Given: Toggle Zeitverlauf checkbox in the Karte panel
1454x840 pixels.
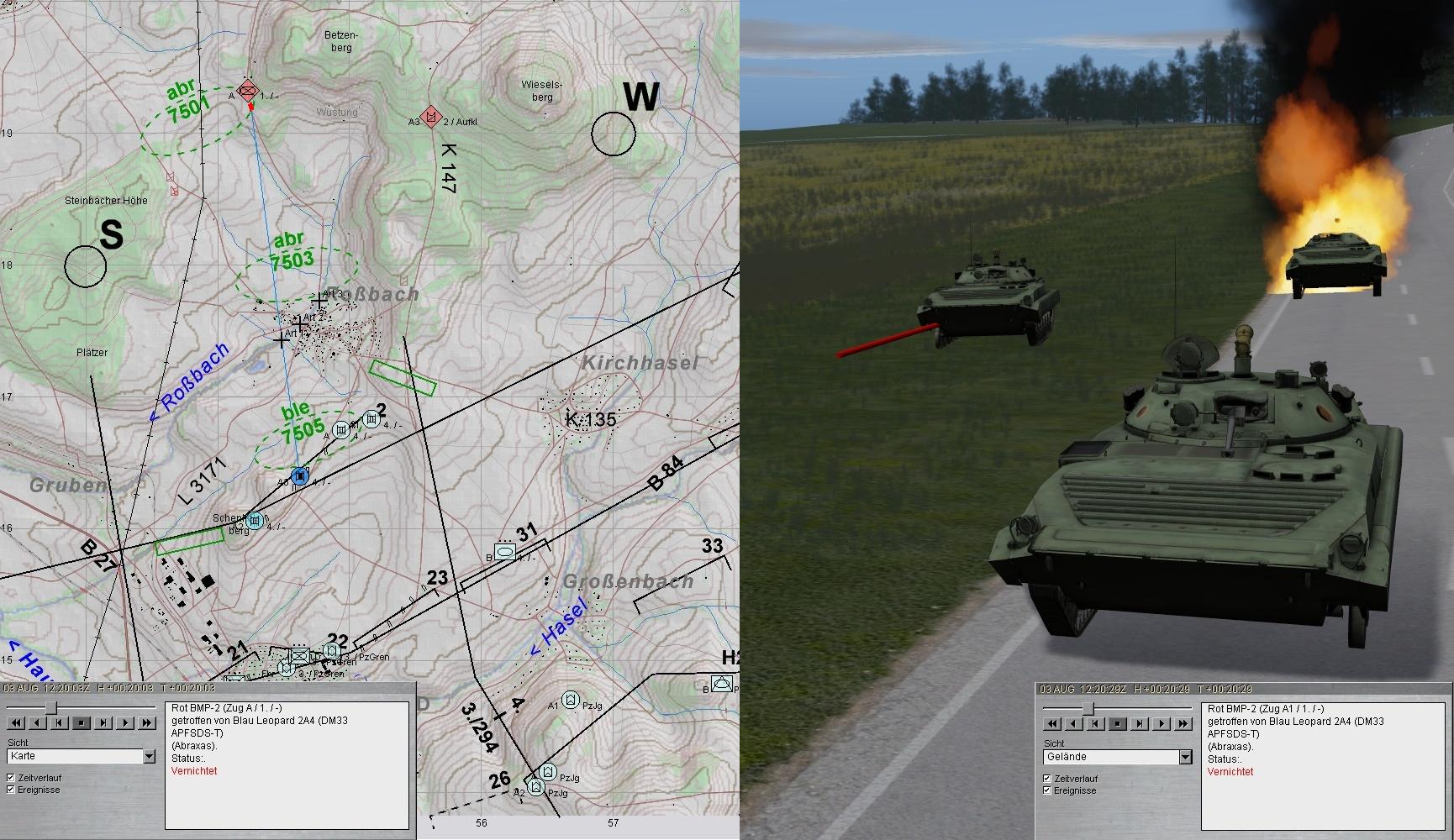Looking at the screenshot, I should [11, 778].
